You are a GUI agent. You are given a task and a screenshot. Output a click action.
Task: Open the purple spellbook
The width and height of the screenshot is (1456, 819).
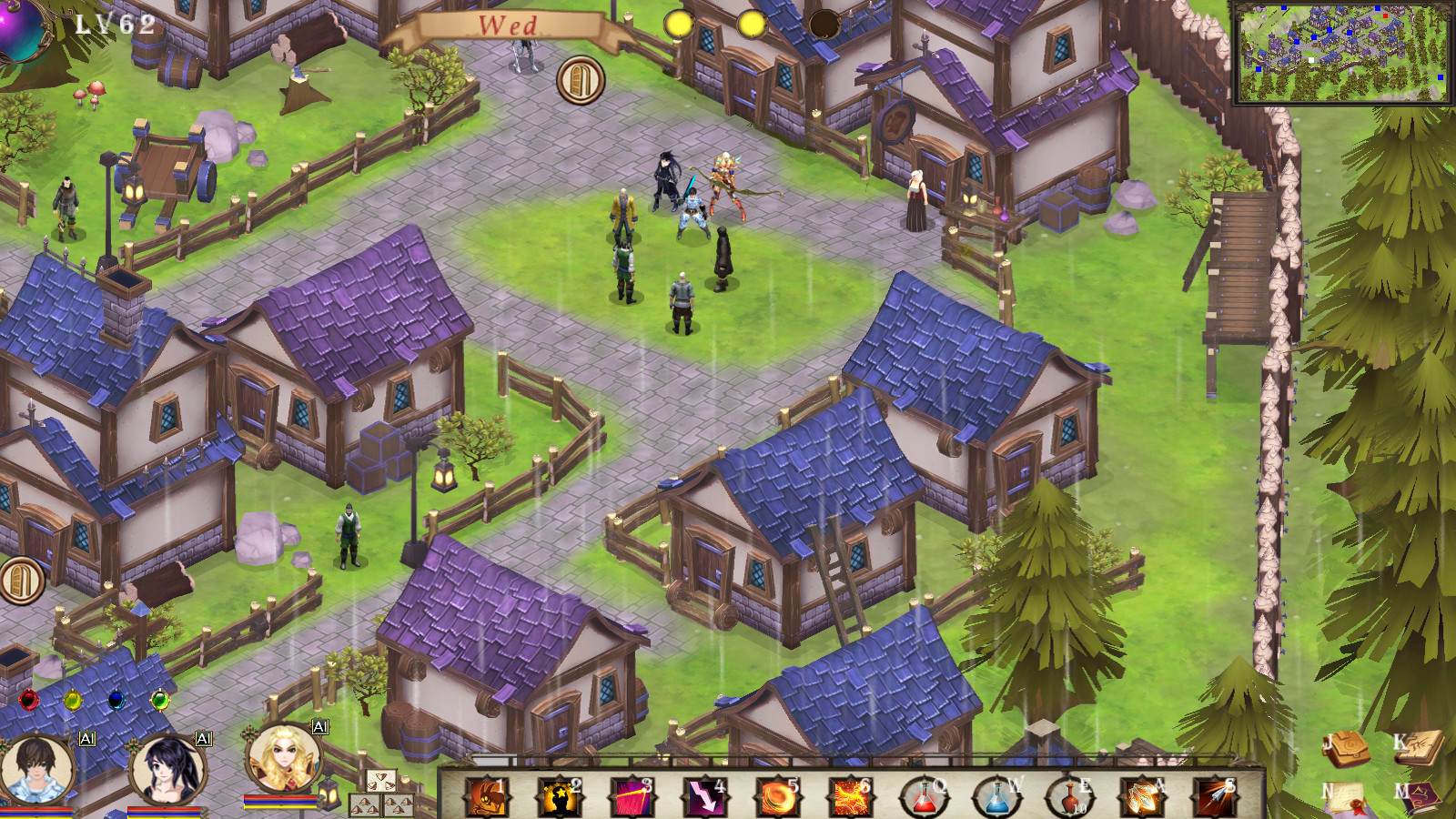pos(1419,798)
